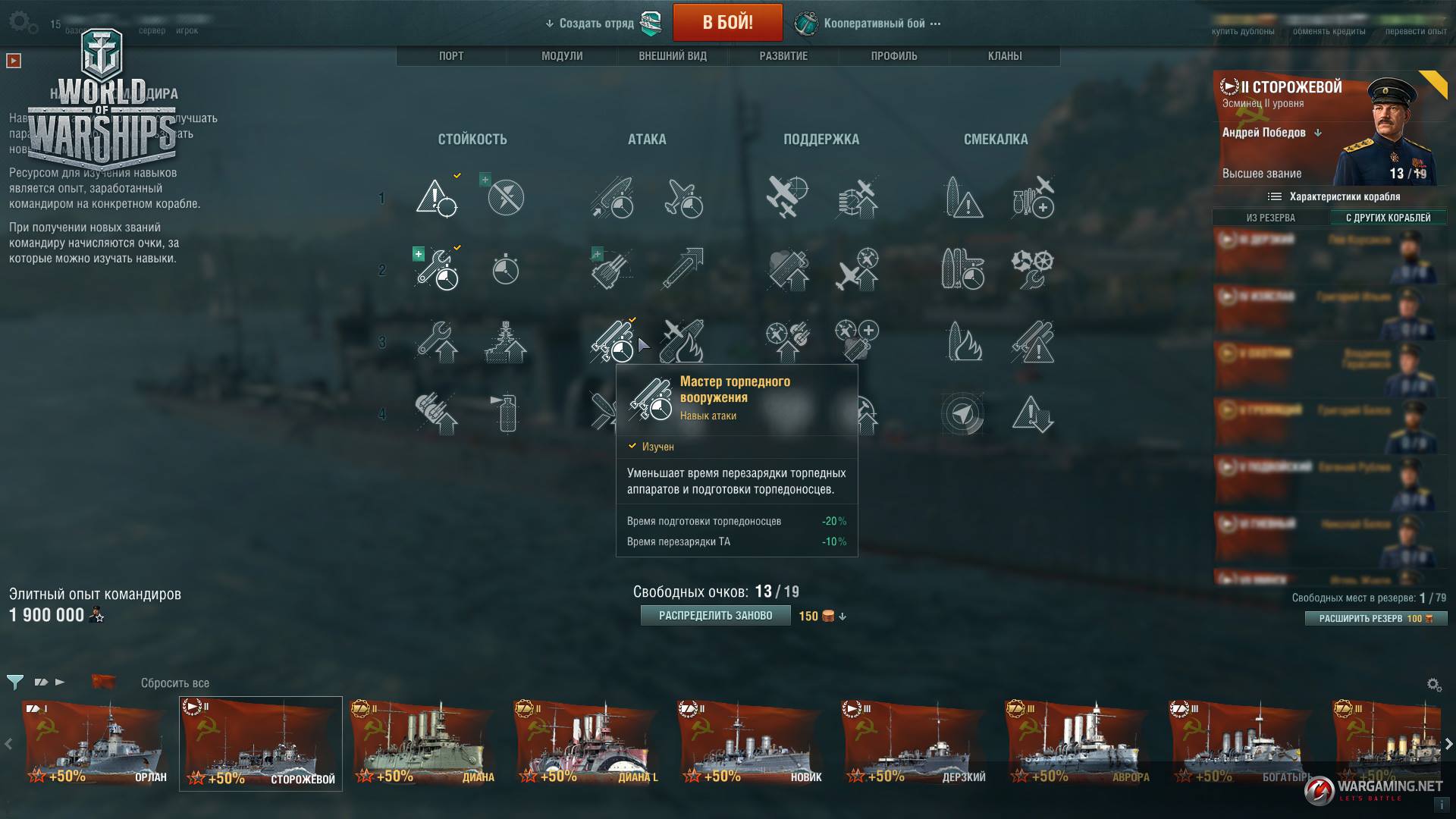
Task: Open the game settings gear icon
Action: [20, 22]
